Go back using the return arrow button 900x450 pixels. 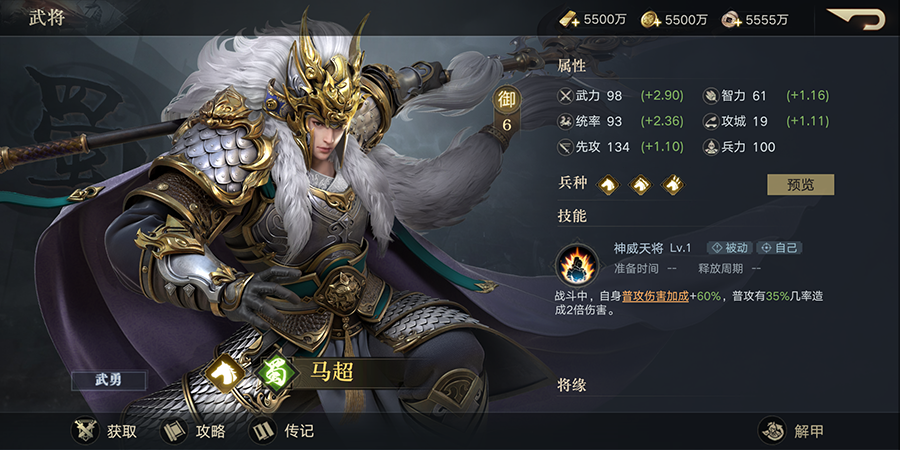857,19
